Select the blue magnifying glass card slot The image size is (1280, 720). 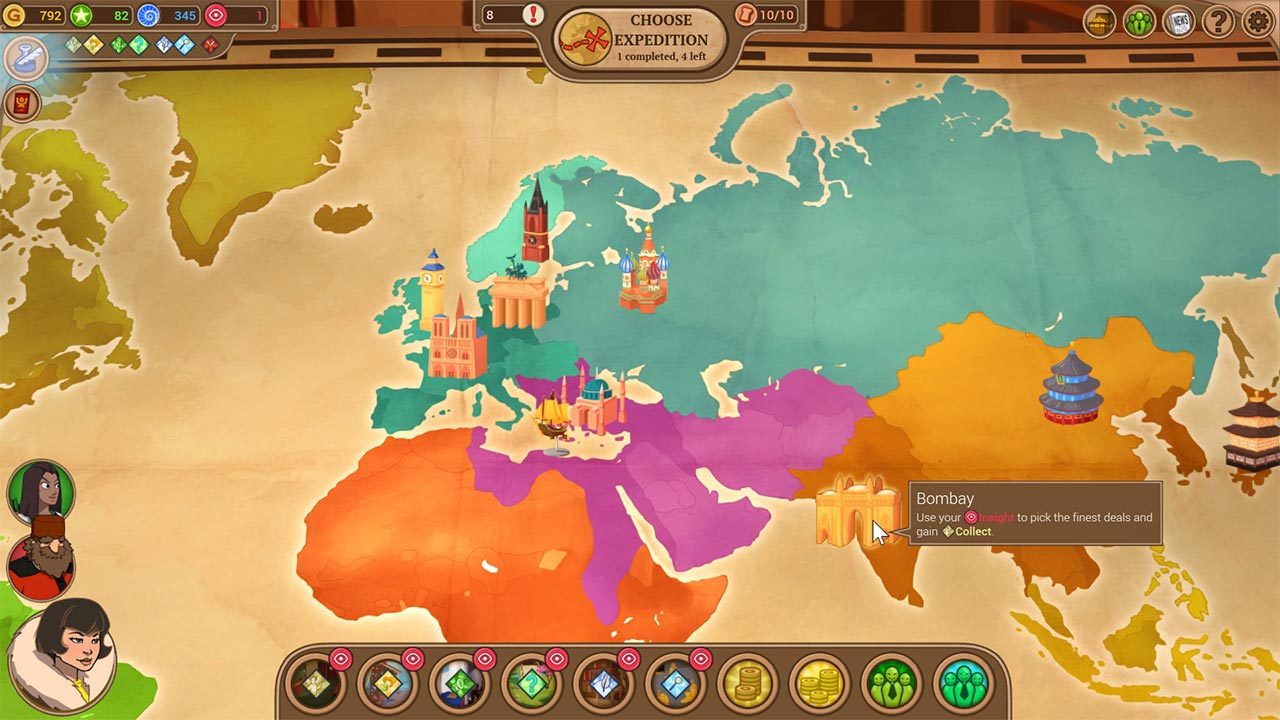click(x=675, y=684)
